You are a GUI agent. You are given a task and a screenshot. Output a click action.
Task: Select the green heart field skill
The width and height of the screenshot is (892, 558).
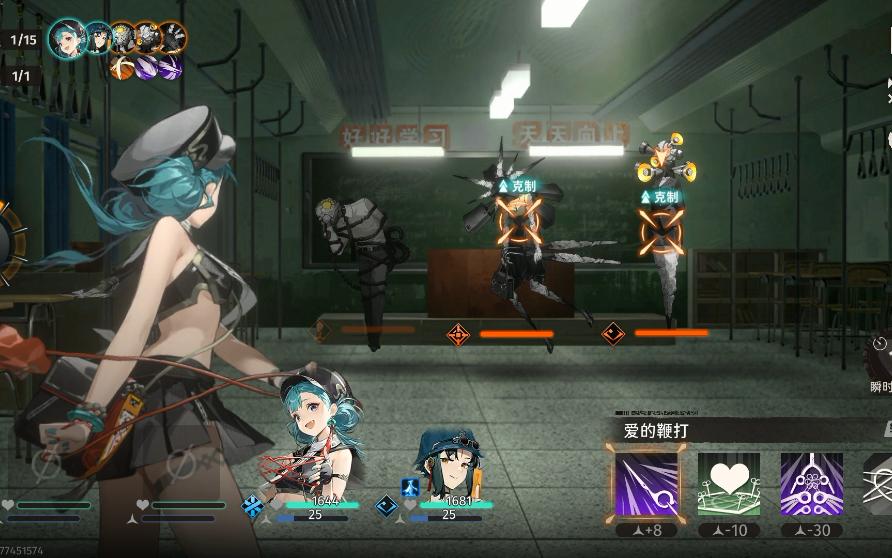point(728,485)
